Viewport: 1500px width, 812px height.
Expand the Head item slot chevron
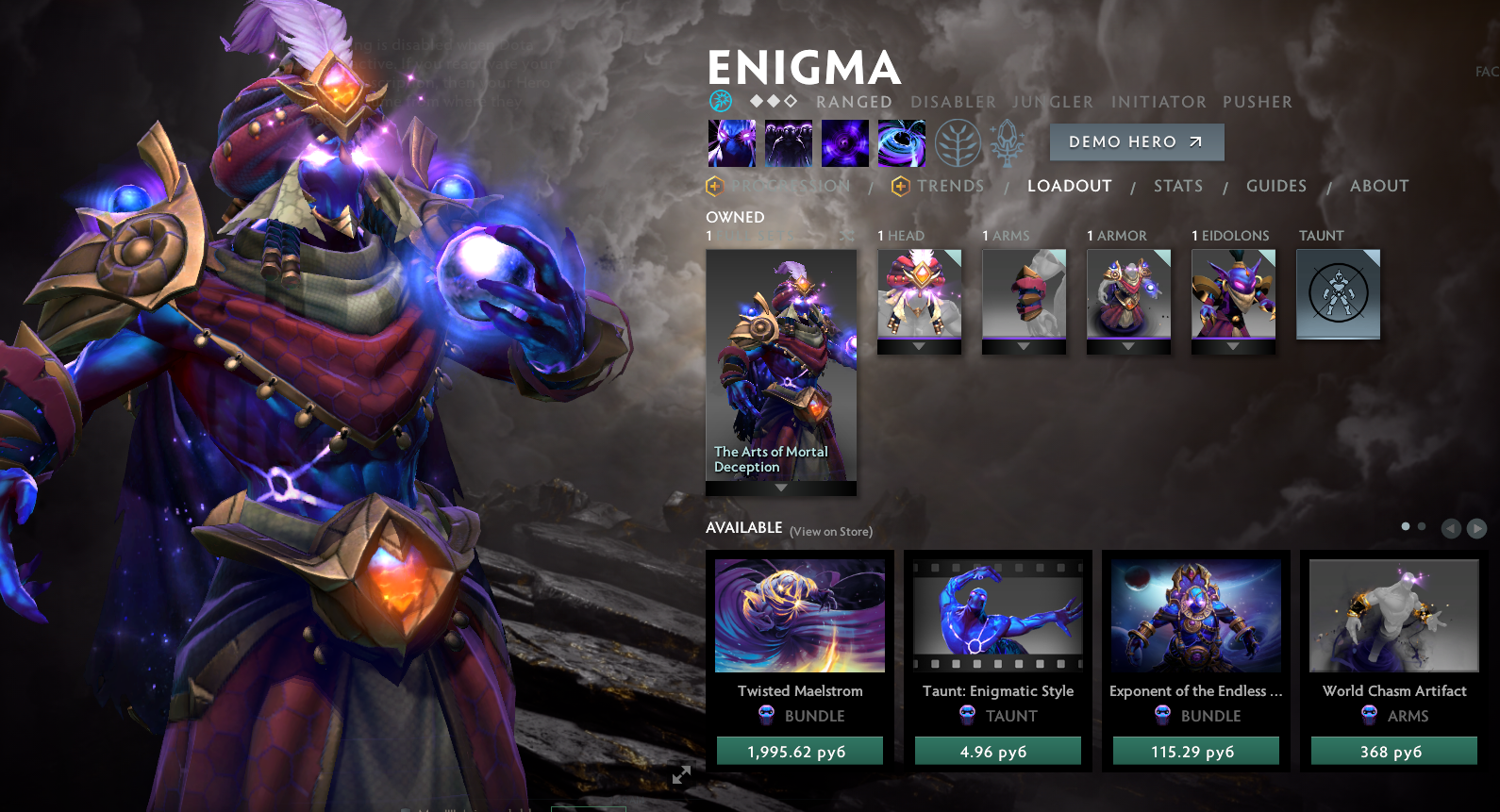click(x=920, y=347)
